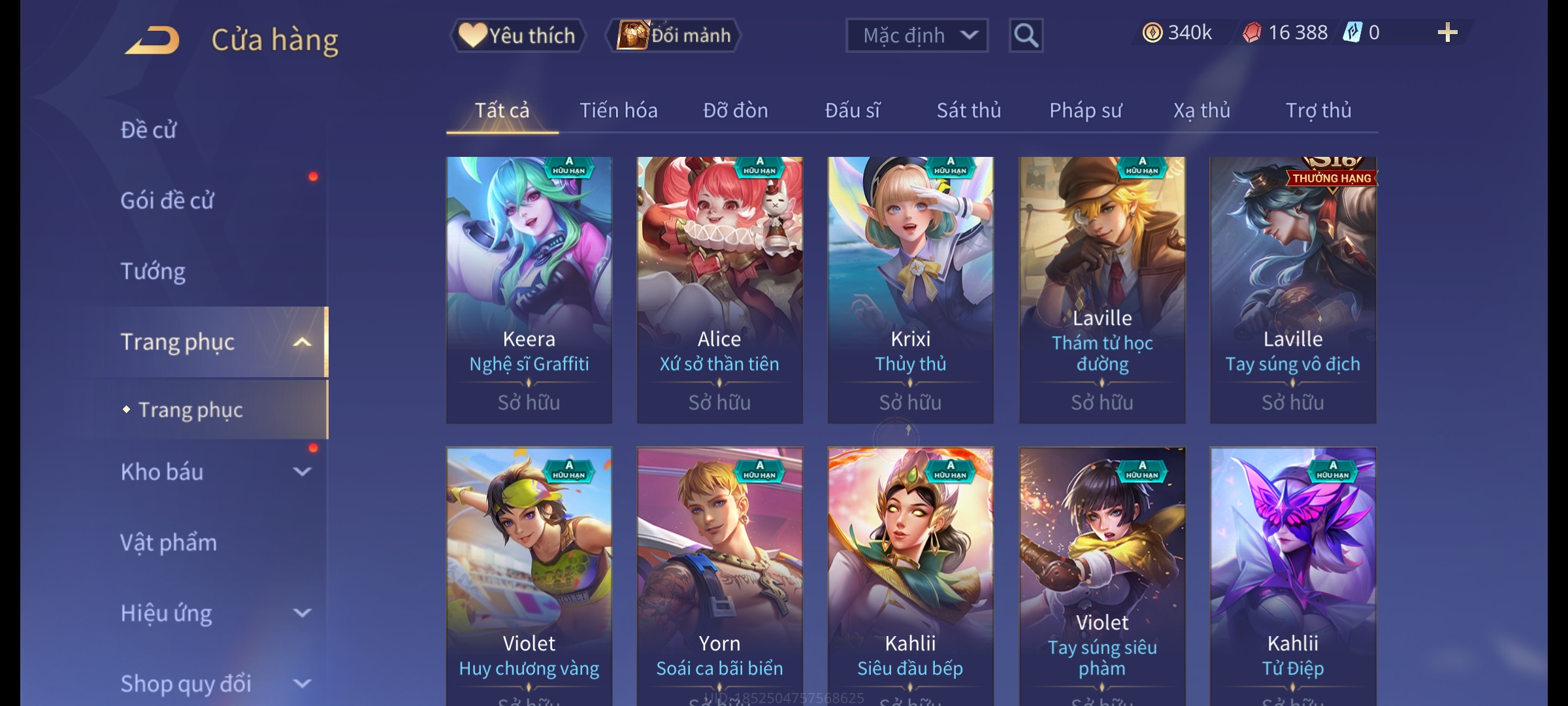Add currency with the plus button

(x=1447, y=33)
